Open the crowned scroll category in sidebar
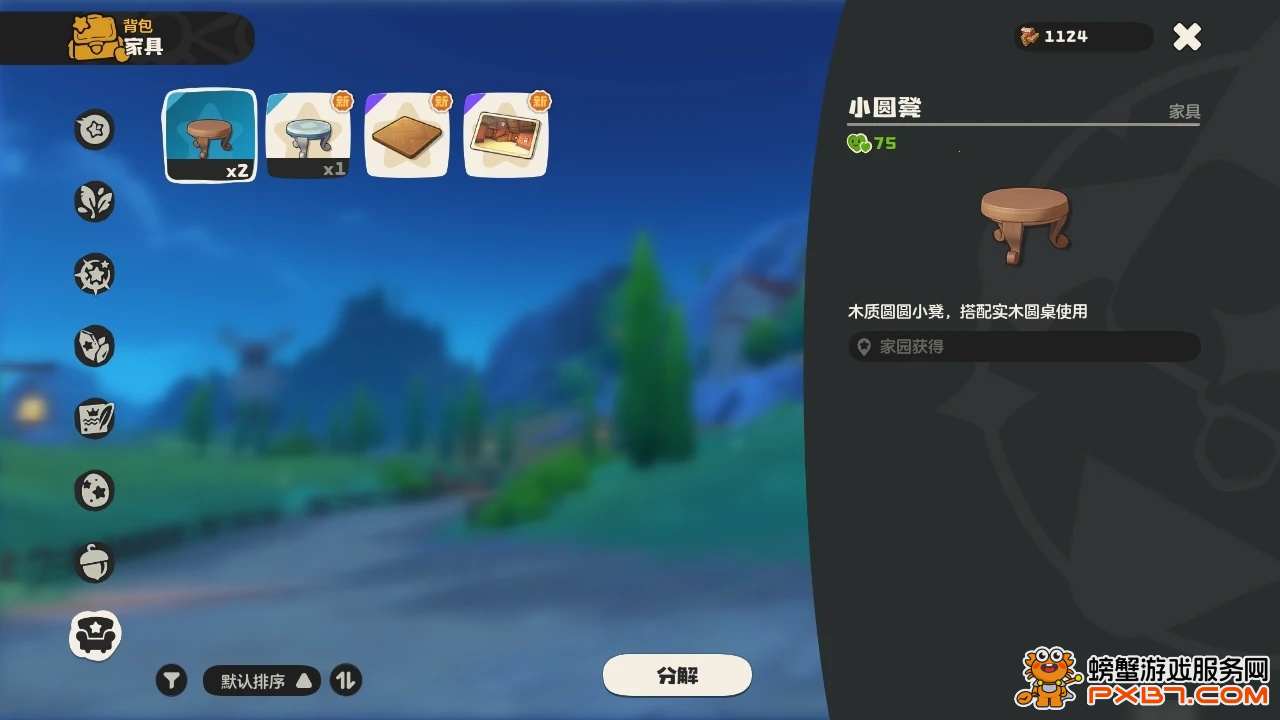The height and width of the screenshot is (720, 1280). pyautogui.click(x=94, y=418)
